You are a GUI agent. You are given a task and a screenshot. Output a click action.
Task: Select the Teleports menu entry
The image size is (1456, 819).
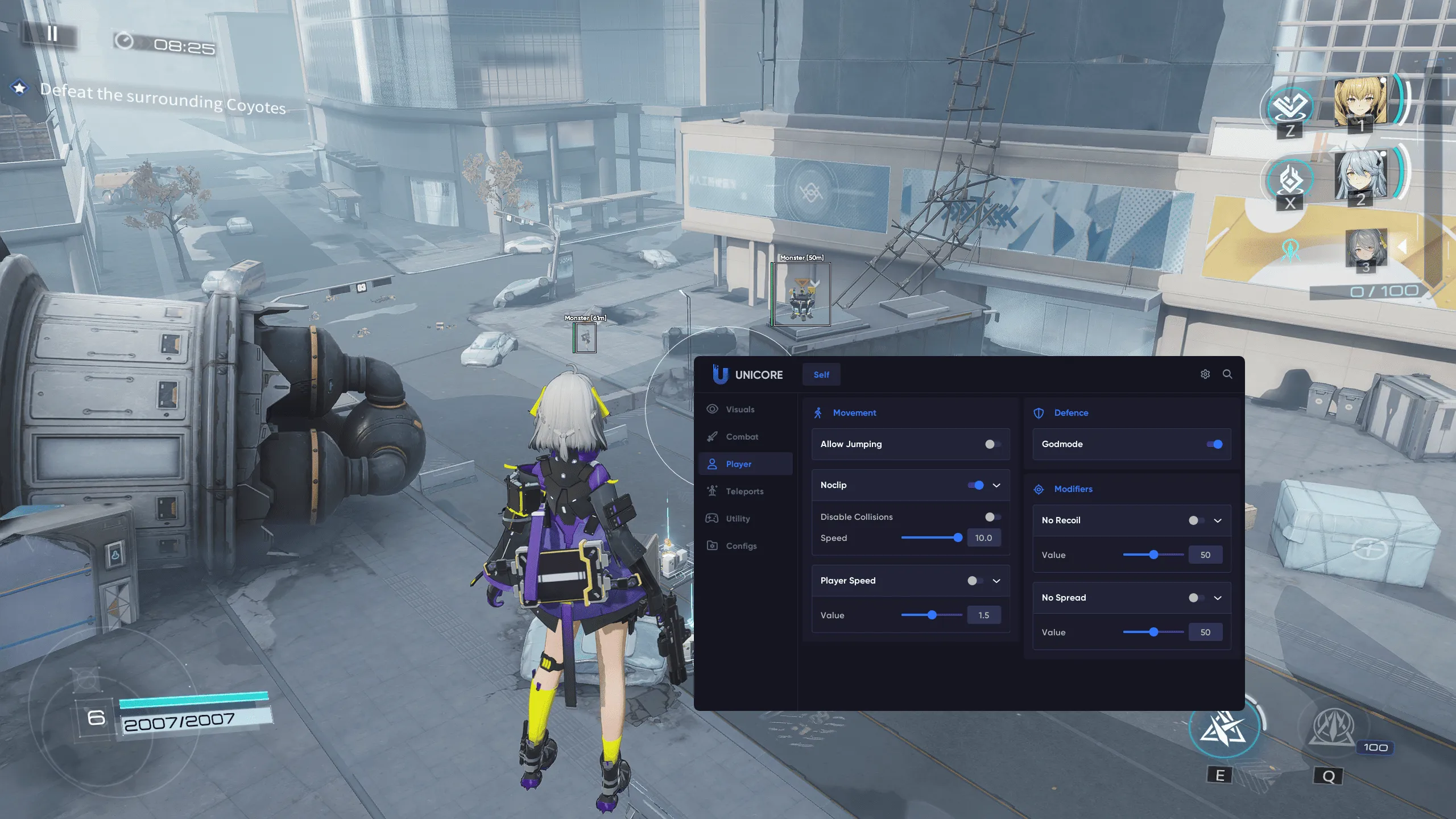pos(744,491)
